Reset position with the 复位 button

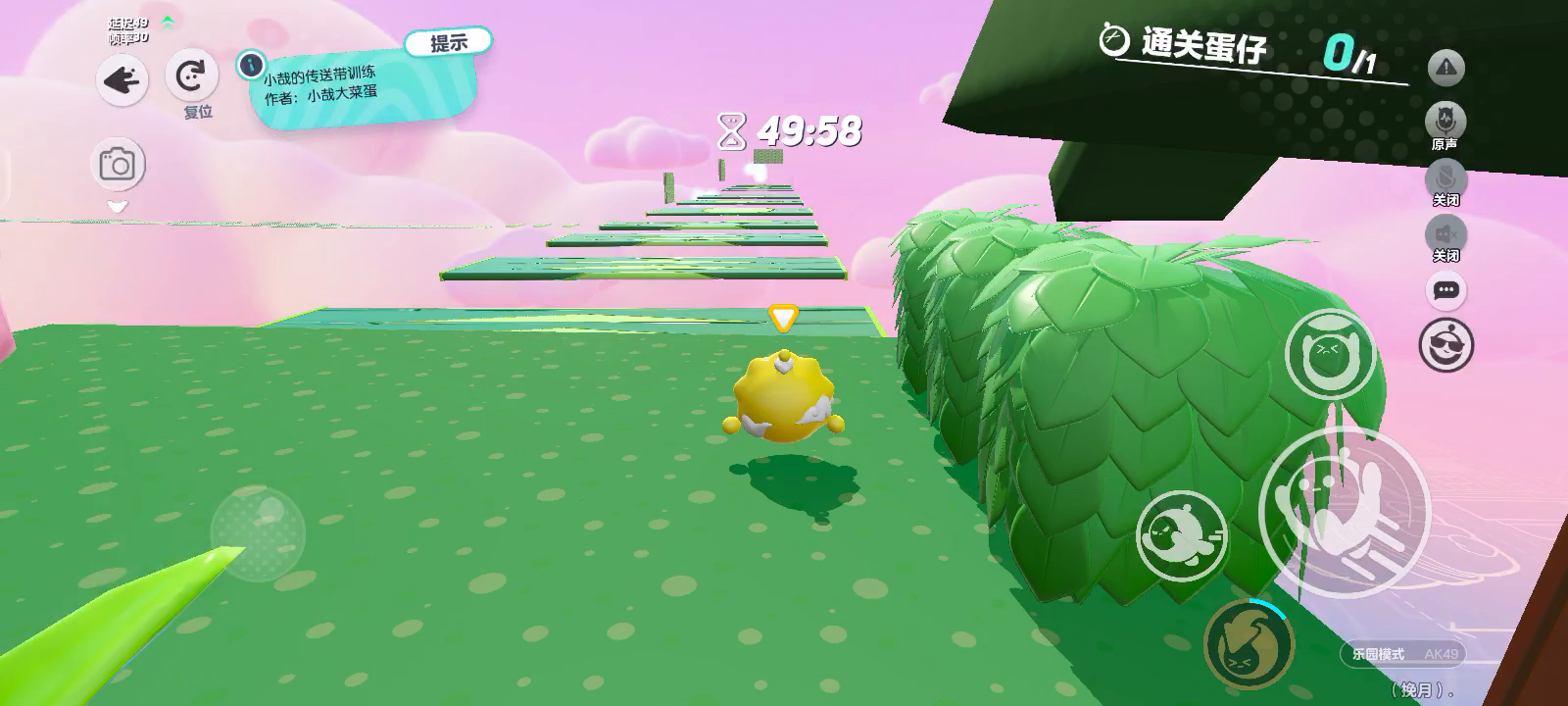click(x=191, y=76)
